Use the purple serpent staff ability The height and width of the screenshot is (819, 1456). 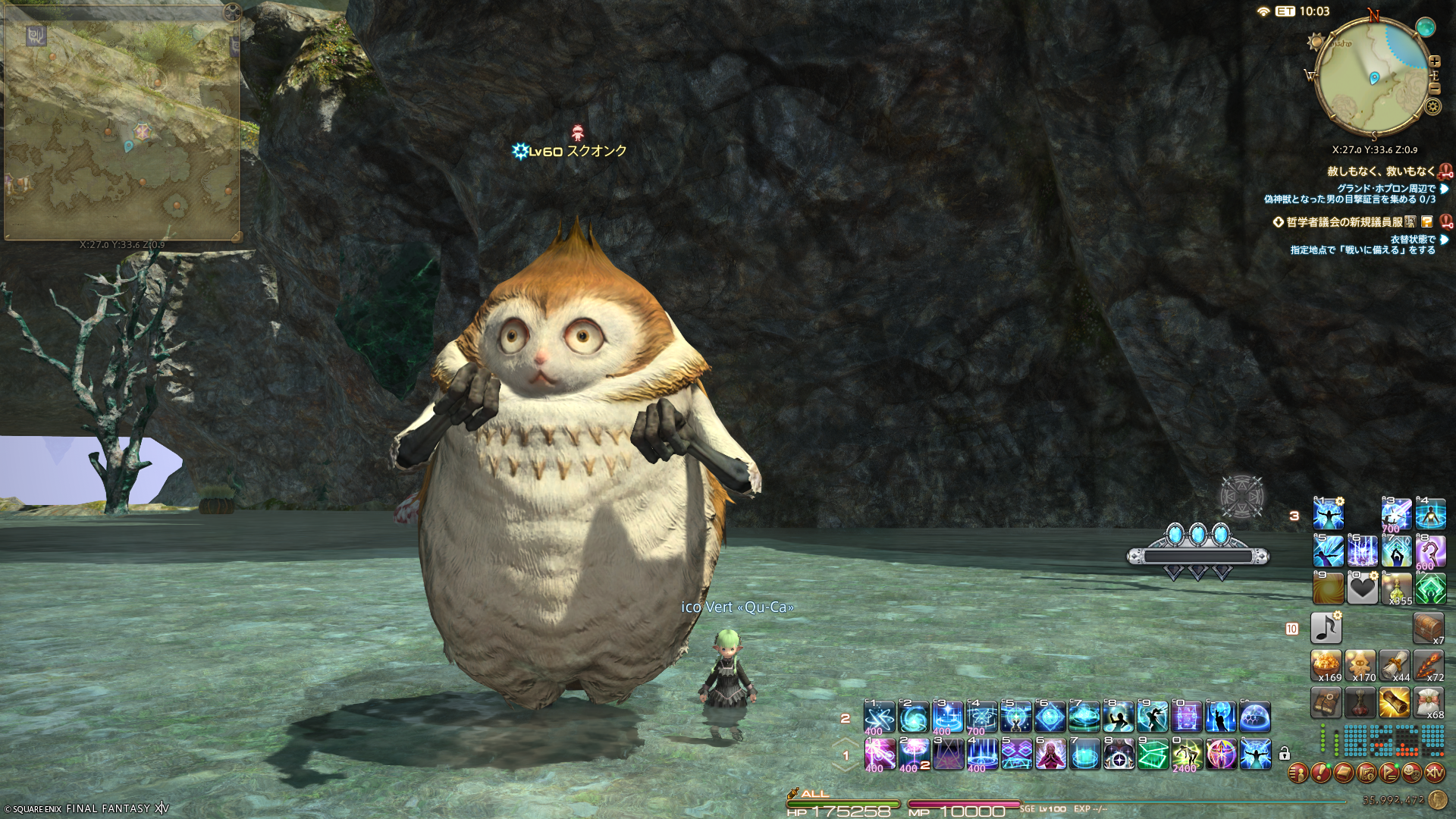coord(1430,551)
